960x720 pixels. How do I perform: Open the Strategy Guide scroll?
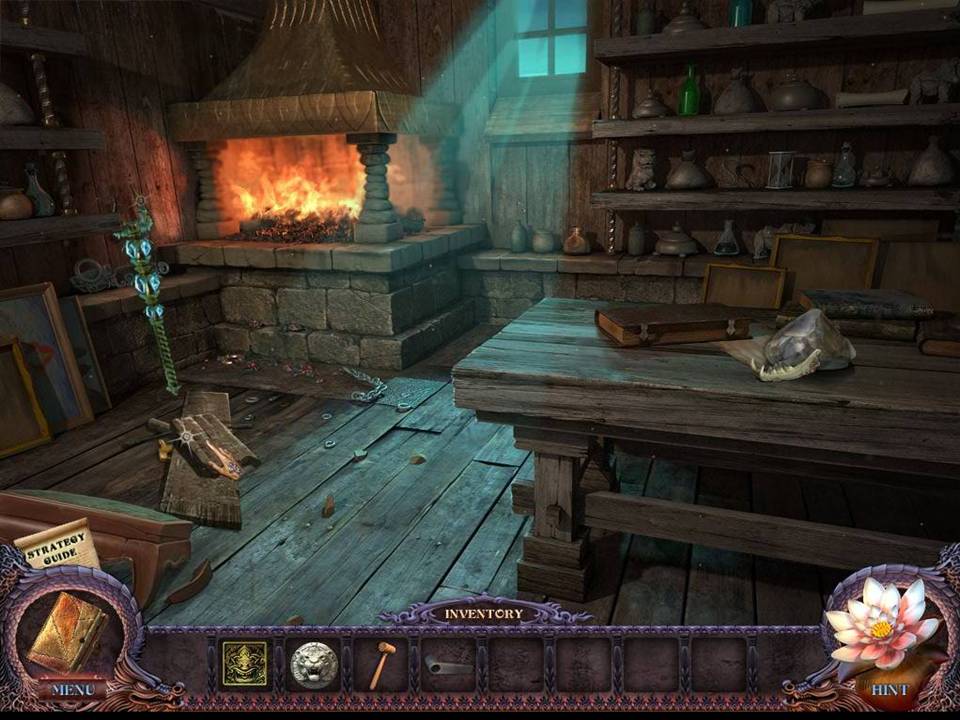click(56, 544)
